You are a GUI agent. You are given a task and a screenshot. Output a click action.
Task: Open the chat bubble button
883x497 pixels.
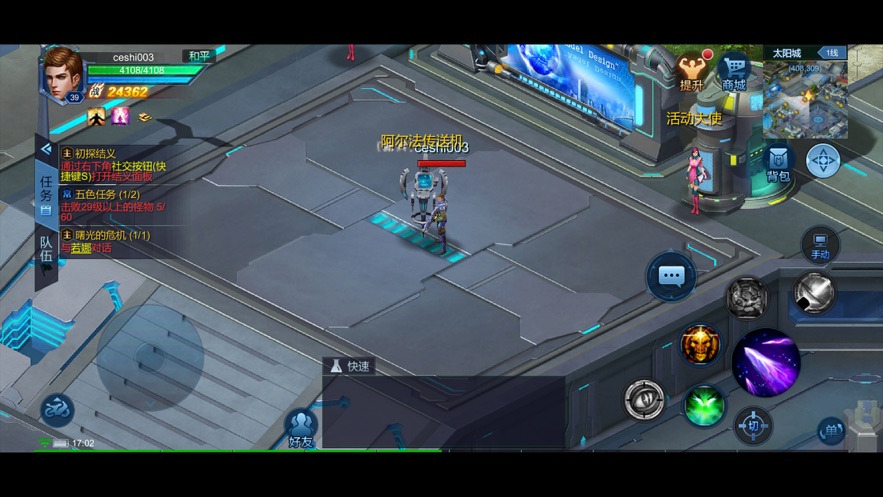coord(671,276)
